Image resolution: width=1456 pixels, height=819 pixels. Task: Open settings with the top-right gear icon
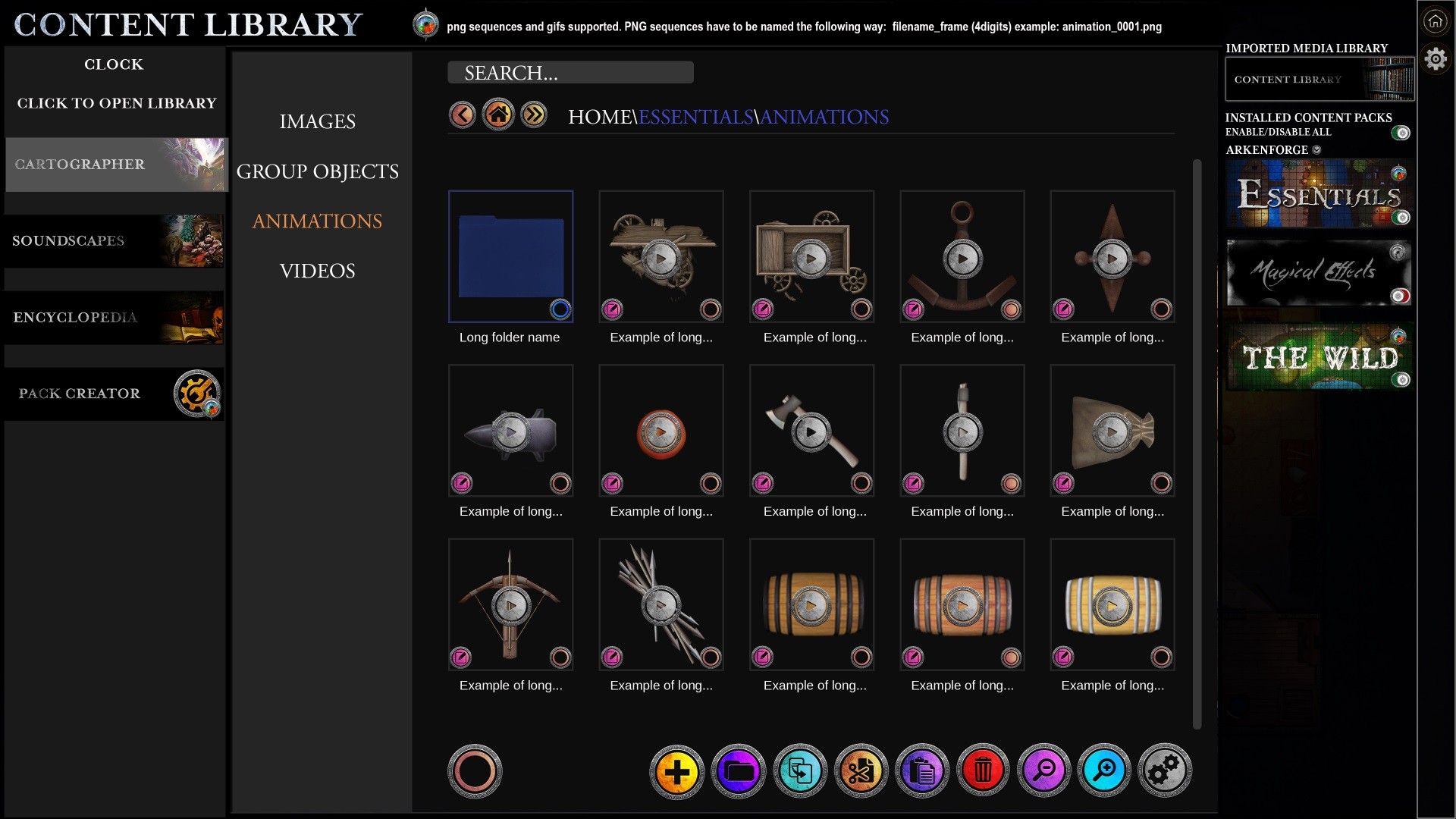tap(1436, 58)
